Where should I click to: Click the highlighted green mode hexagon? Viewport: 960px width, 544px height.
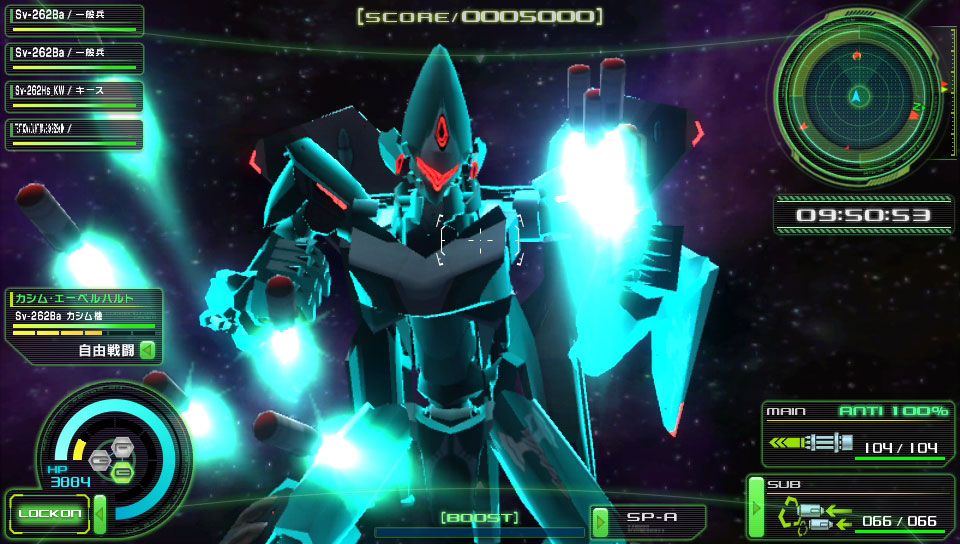tap(123, 469)
